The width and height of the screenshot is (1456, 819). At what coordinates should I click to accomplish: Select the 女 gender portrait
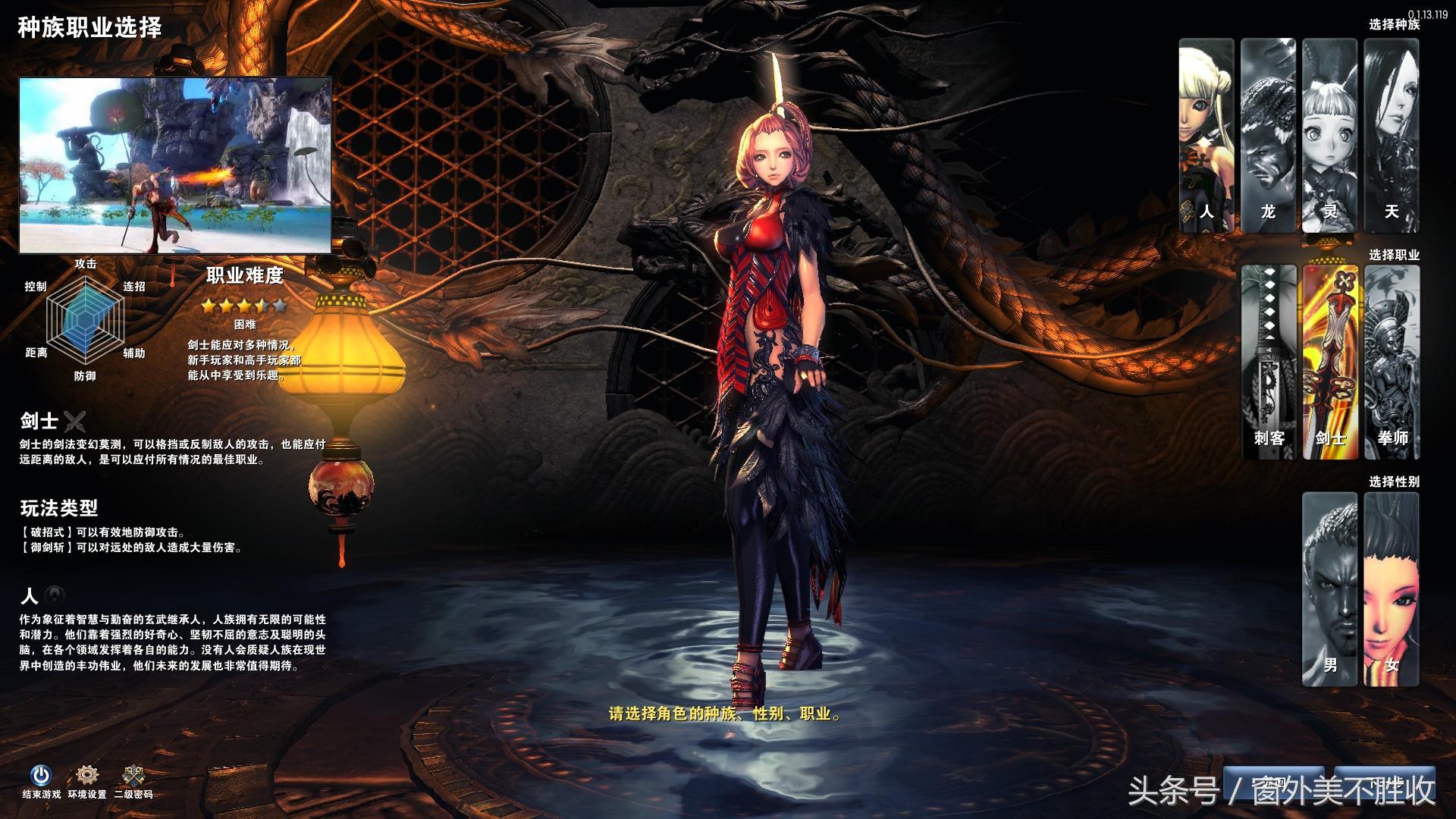pos(1392,588)
